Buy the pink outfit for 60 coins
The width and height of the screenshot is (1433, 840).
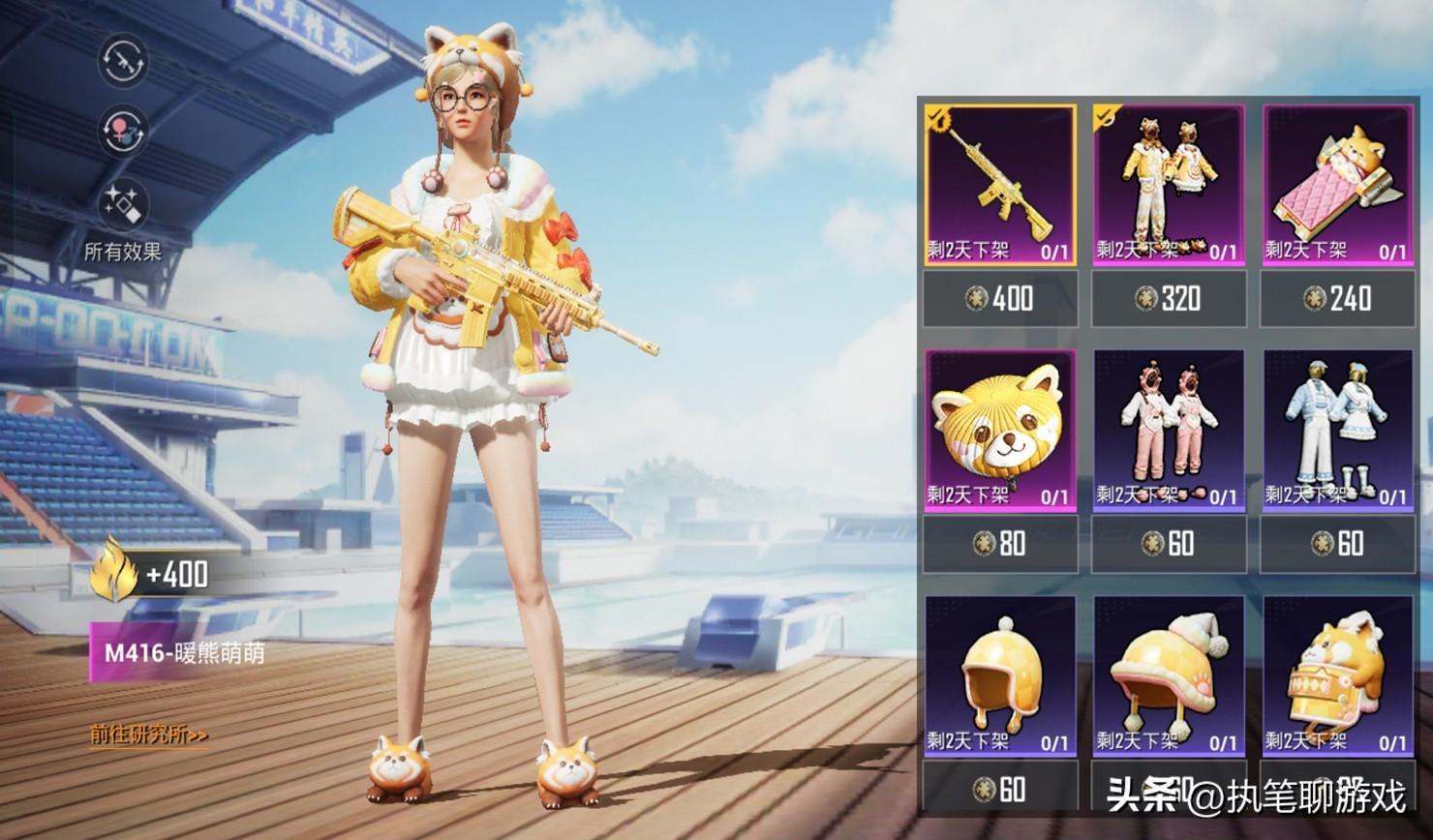1169,543
